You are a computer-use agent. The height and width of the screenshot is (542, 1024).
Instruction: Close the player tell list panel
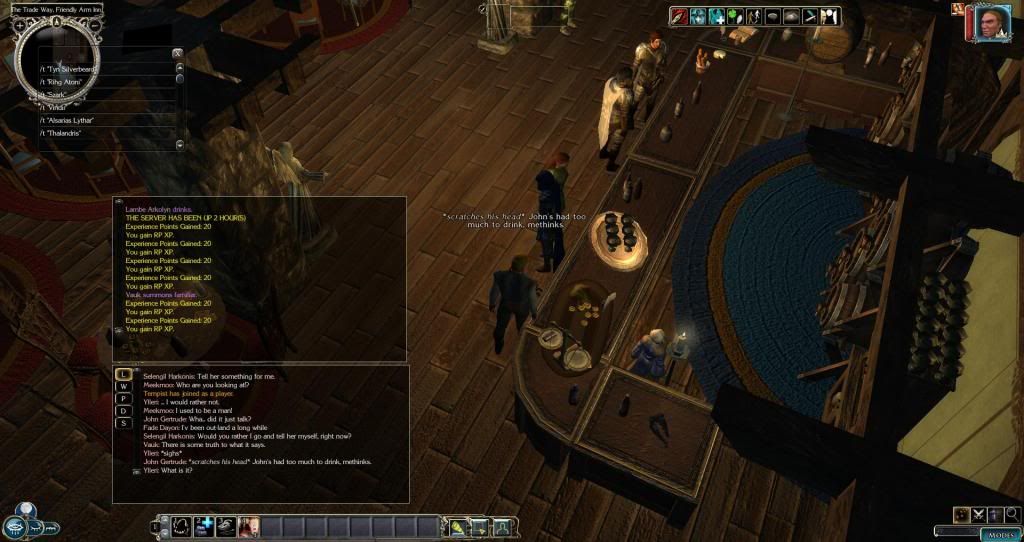tap(177, 52)
